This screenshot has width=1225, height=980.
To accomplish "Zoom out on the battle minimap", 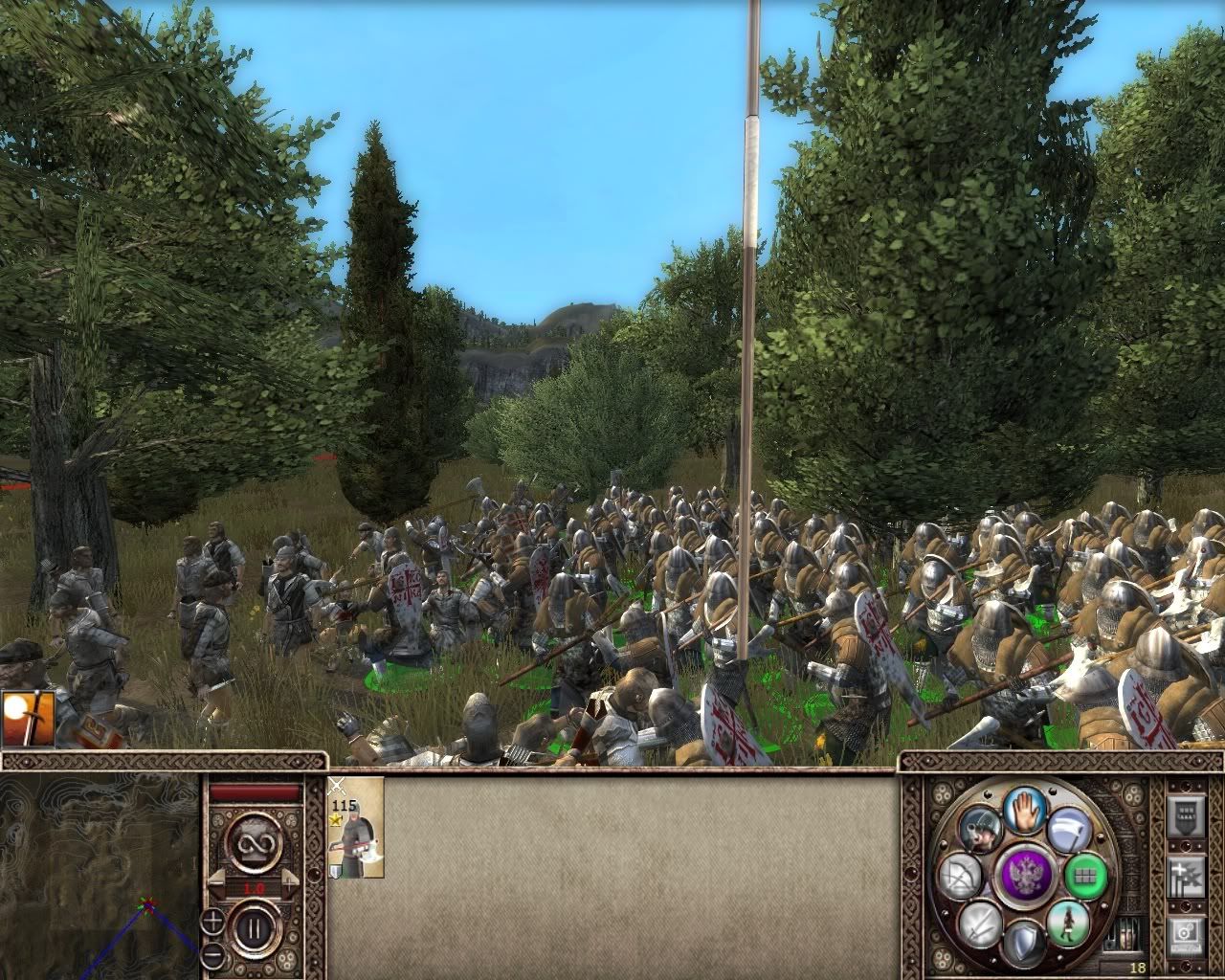I will click(x=212, y=954).
